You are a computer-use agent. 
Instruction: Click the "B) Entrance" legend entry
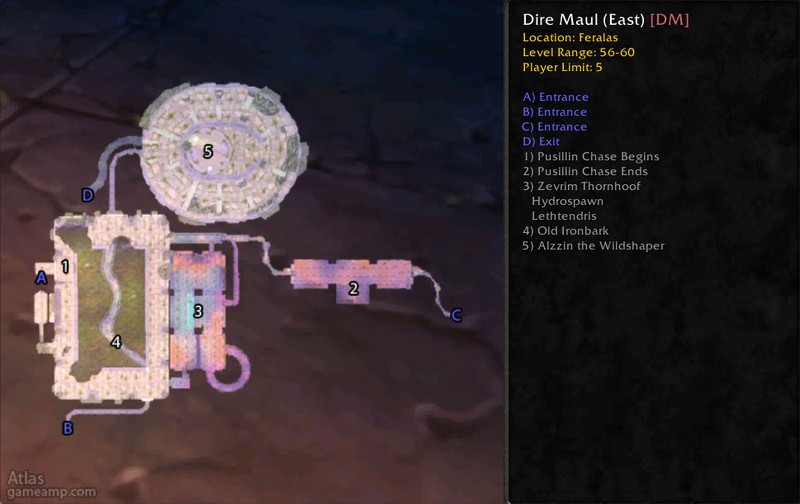tap(555, 112)
